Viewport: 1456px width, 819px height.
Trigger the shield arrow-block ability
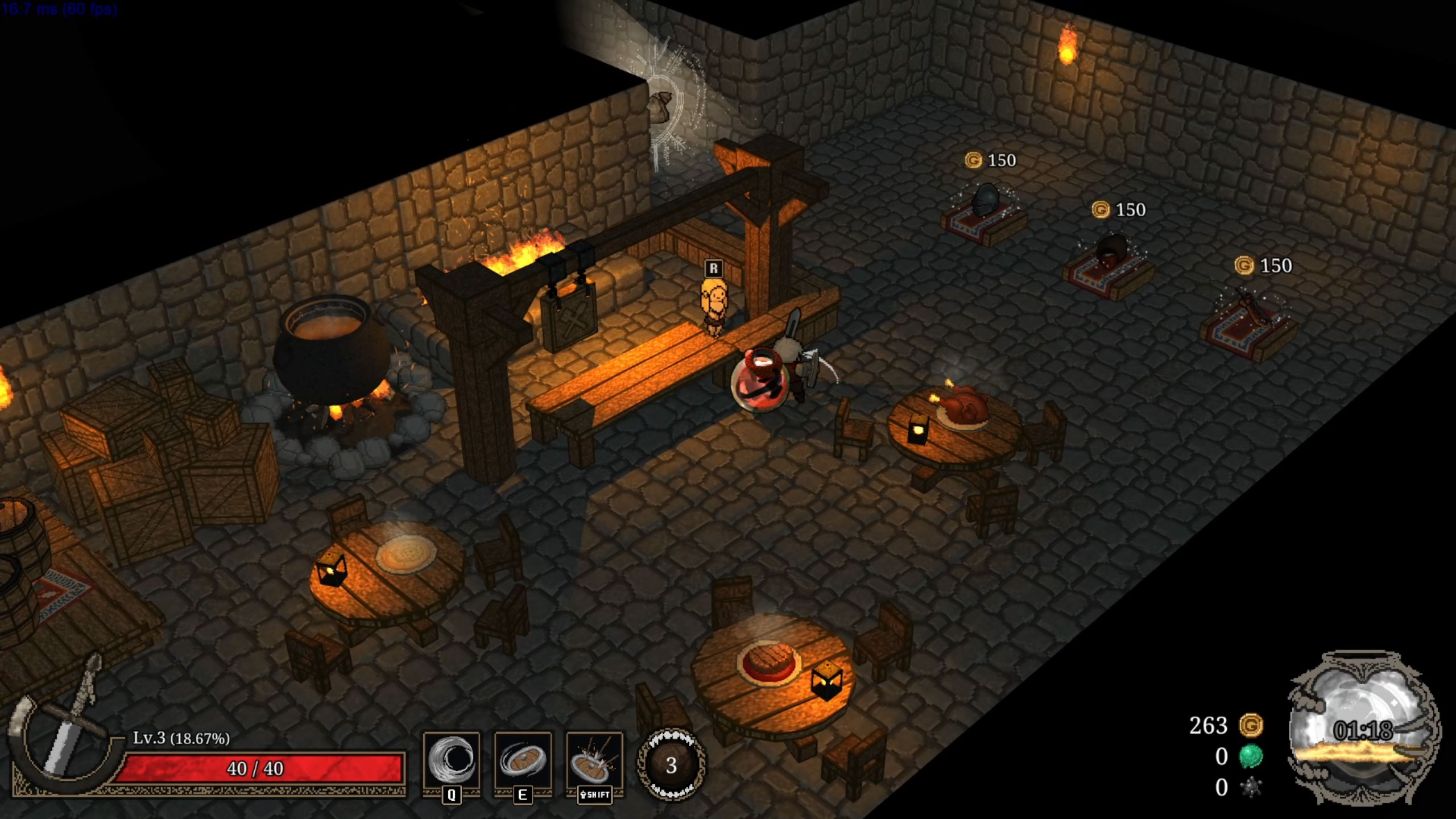tap(594, 760)
